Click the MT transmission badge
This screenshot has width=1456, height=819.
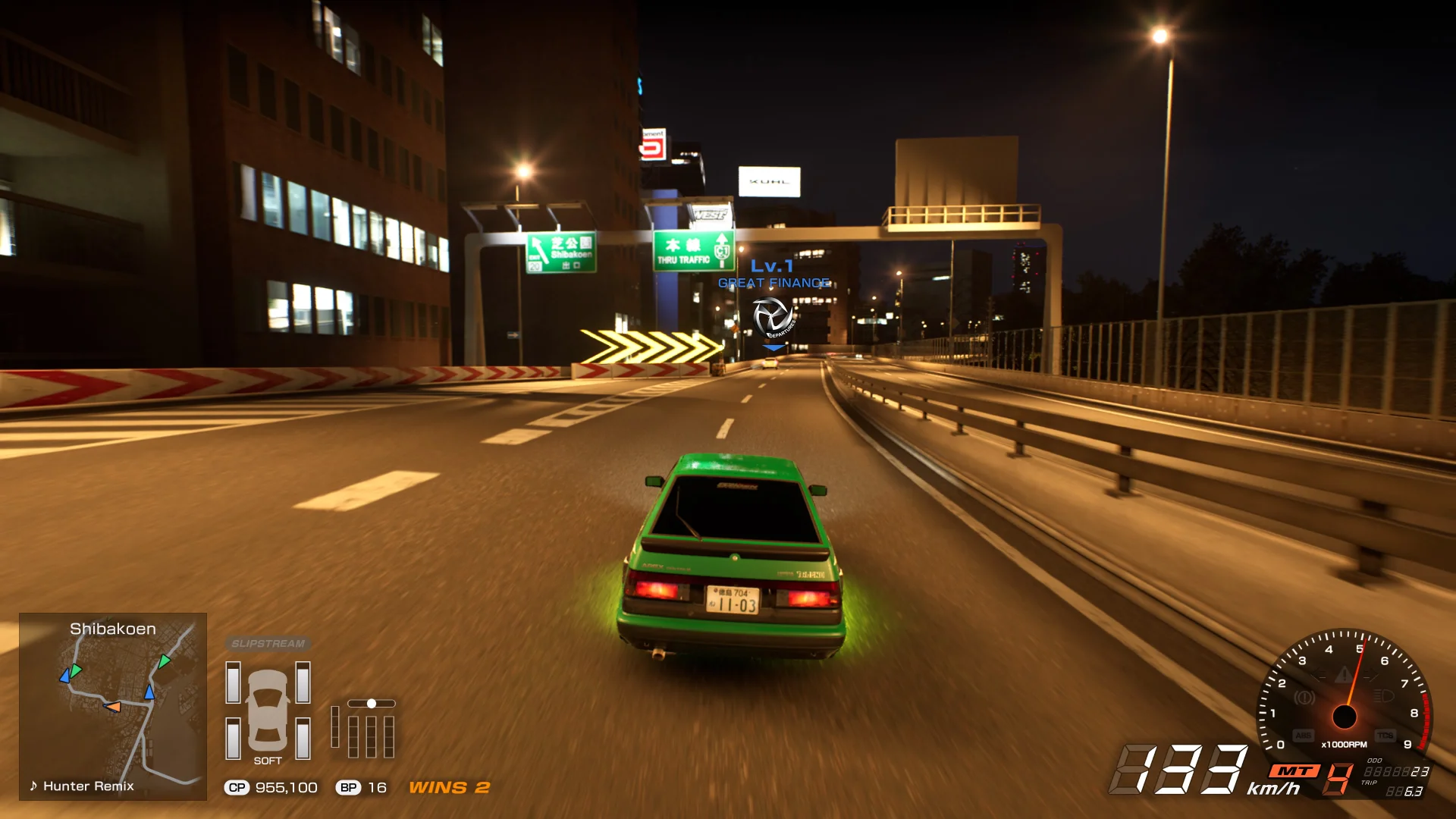1294,771
